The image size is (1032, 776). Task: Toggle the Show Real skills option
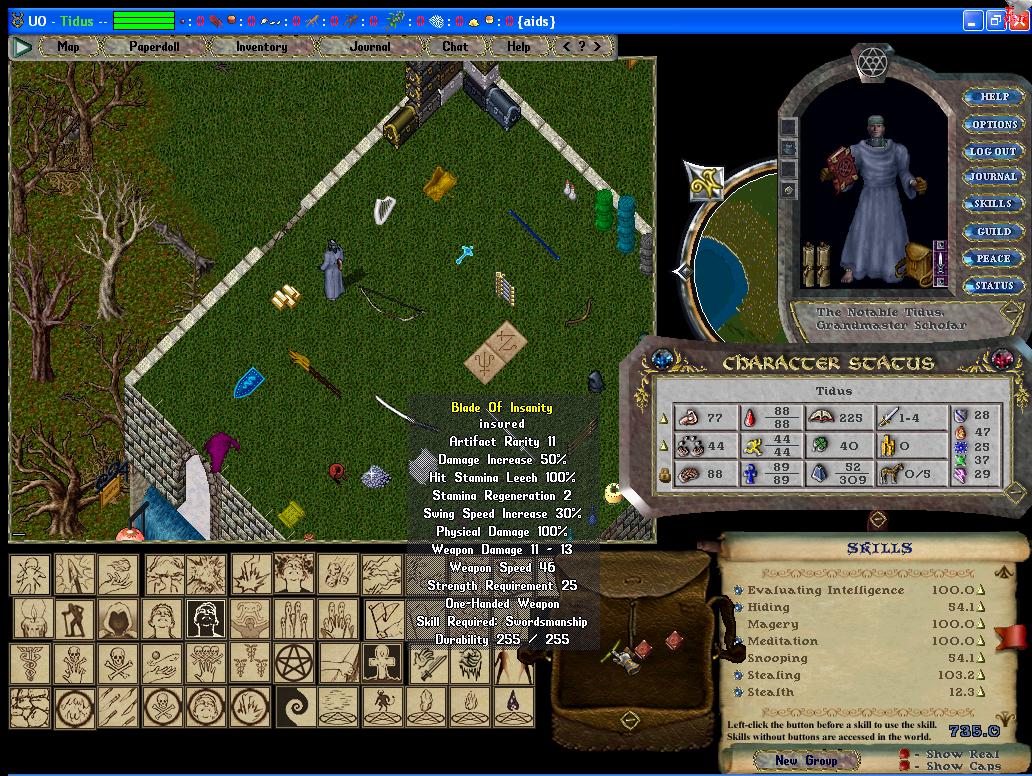coord(904,754)
